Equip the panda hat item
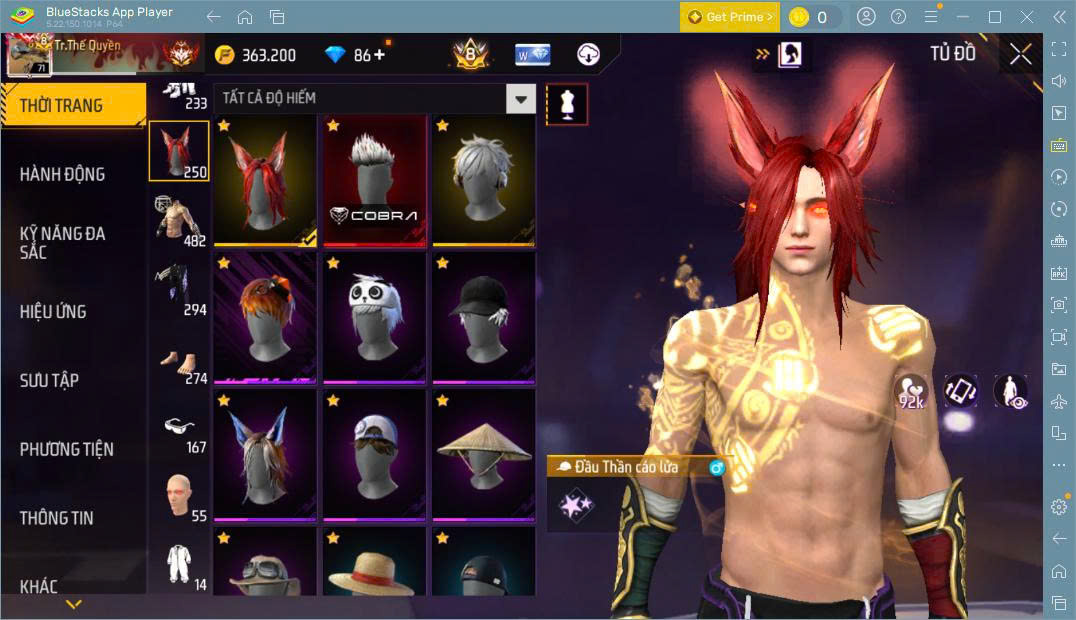This screenshot has height=620, width=1076. (374, 317)
